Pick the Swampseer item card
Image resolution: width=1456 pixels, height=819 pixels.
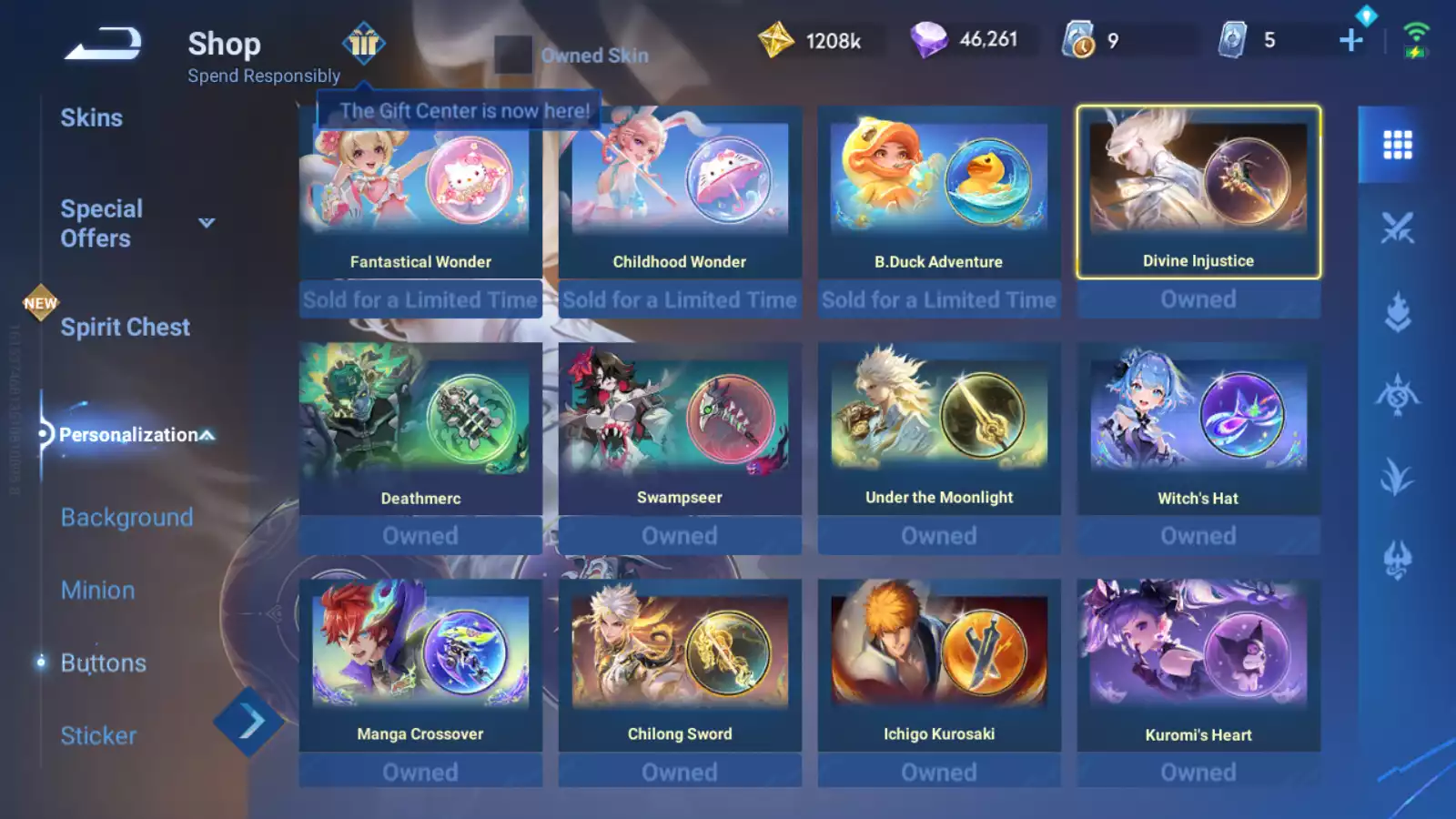pos(680,430)
